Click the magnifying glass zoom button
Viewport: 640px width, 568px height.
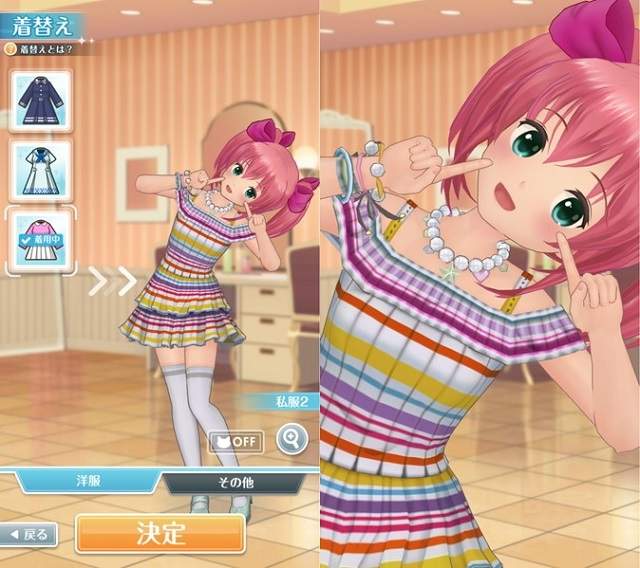(x=291, y=440)
